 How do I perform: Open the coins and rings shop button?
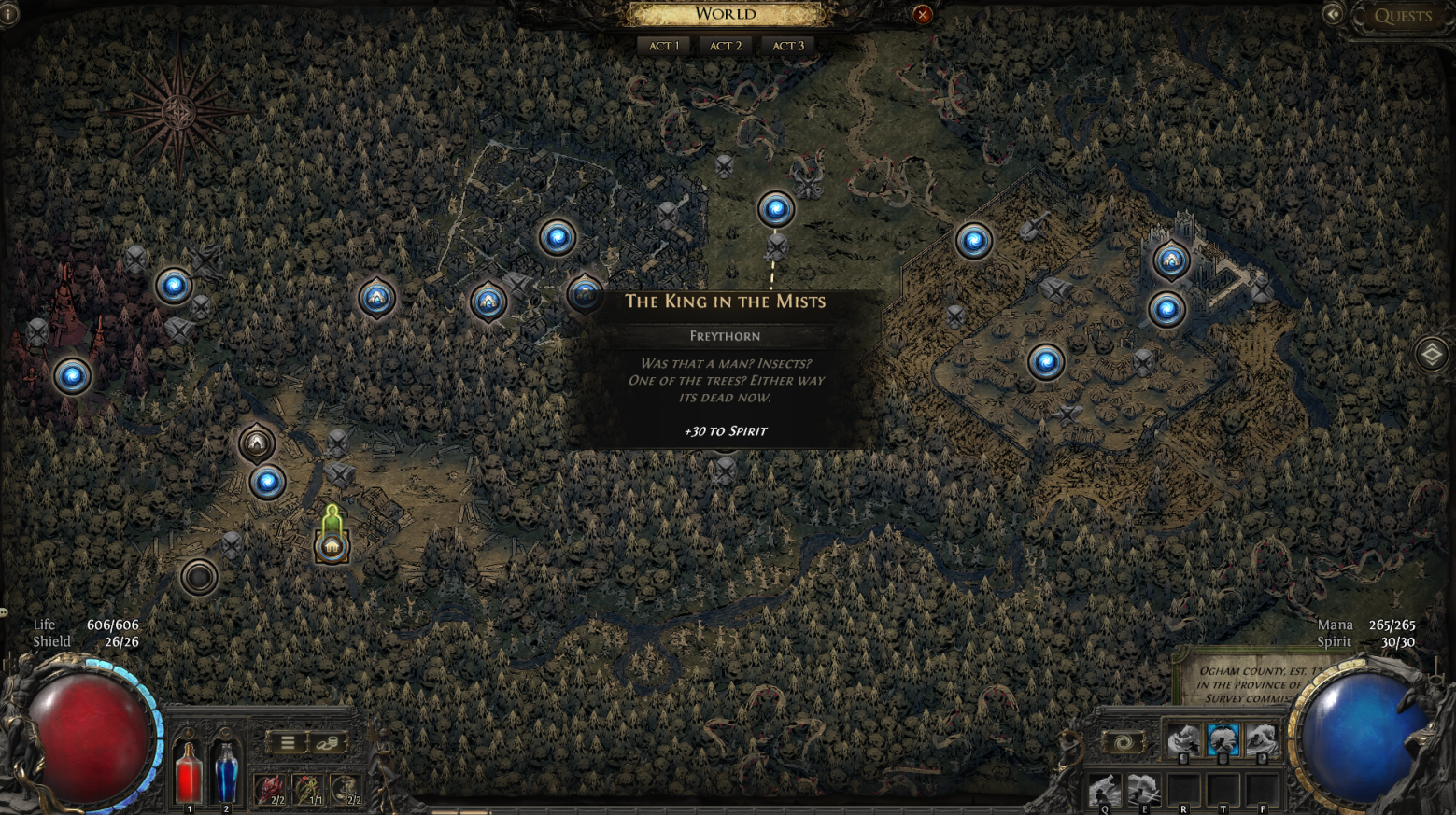point(327,742)
